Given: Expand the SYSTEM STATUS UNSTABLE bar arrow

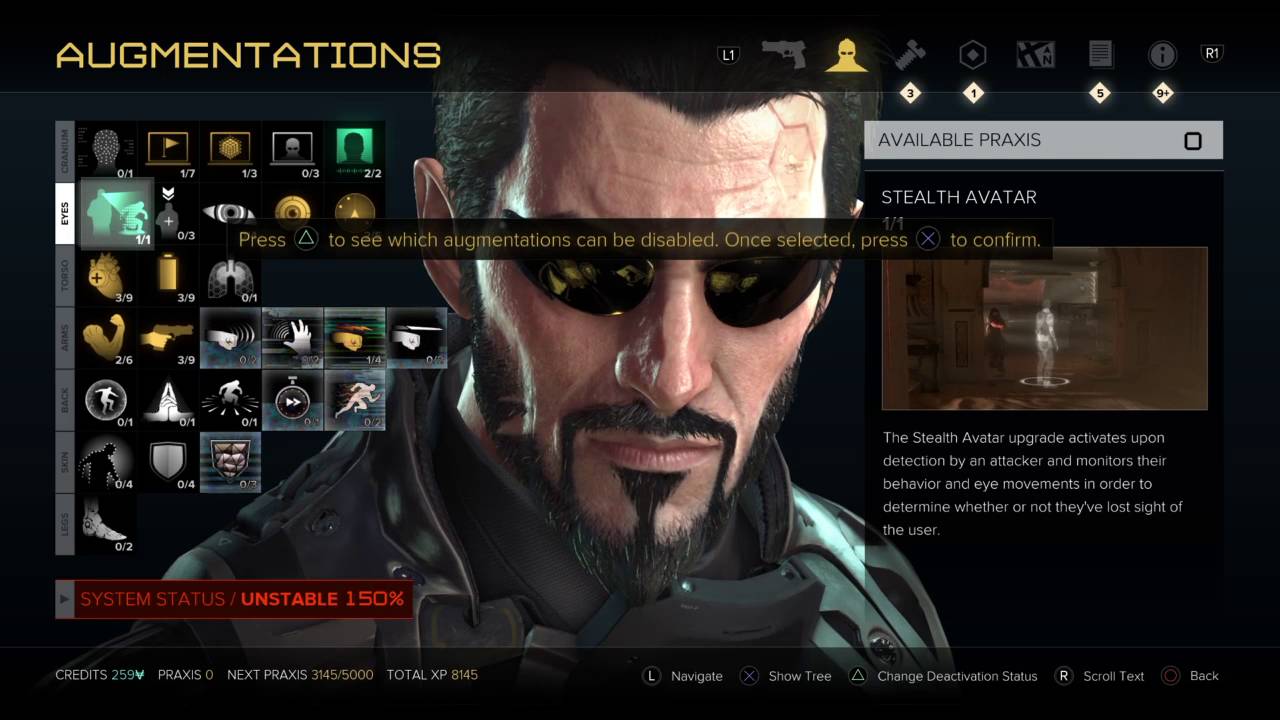Looking at the screenshot, I should pyautogui.click(x=63, y=599).
